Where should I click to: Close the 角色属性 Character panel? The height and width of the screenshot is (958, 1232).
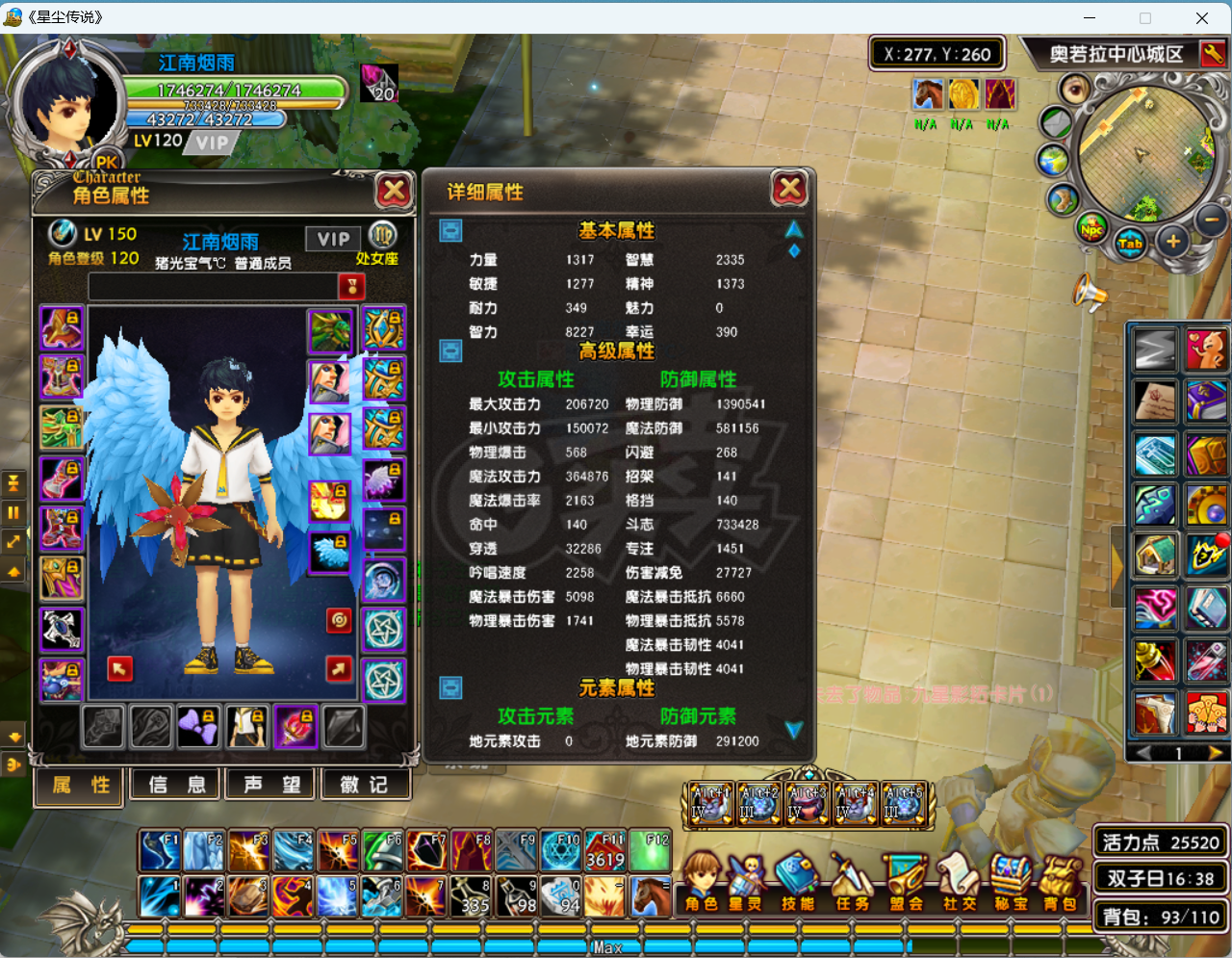[394, 191]
